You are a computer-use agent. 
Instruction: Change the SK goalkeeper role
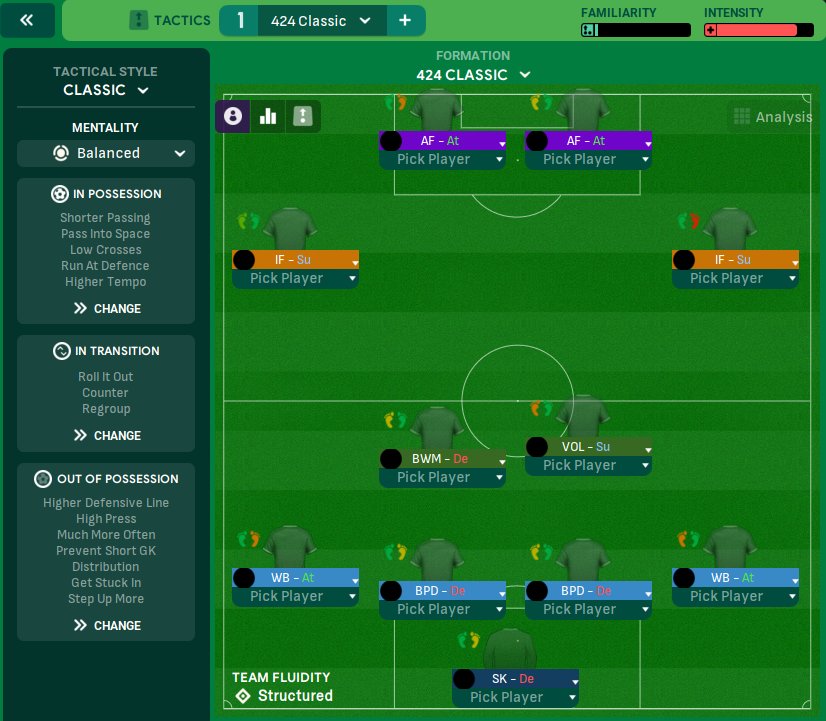tap(515, 679)
